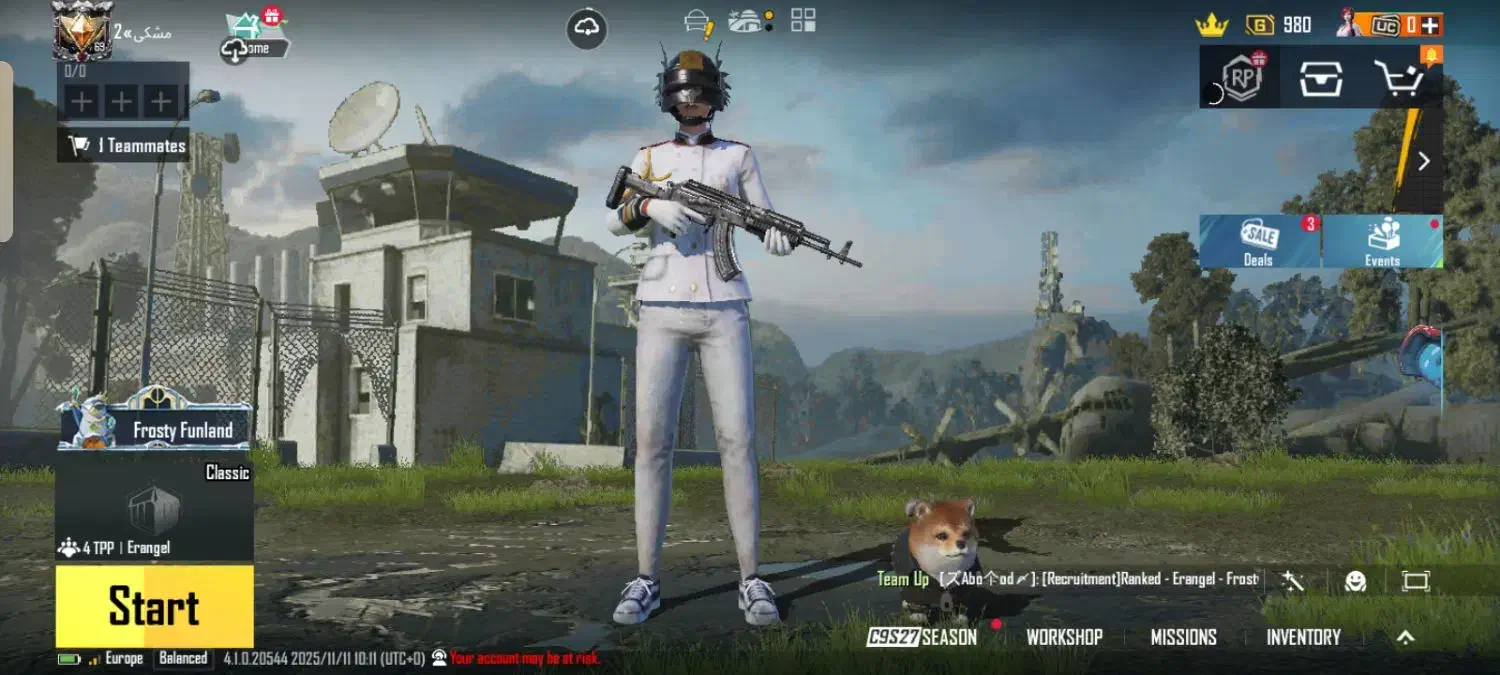Open the Deals sale panel
Screen dimensions: 1500x675
pos(1259,242)
